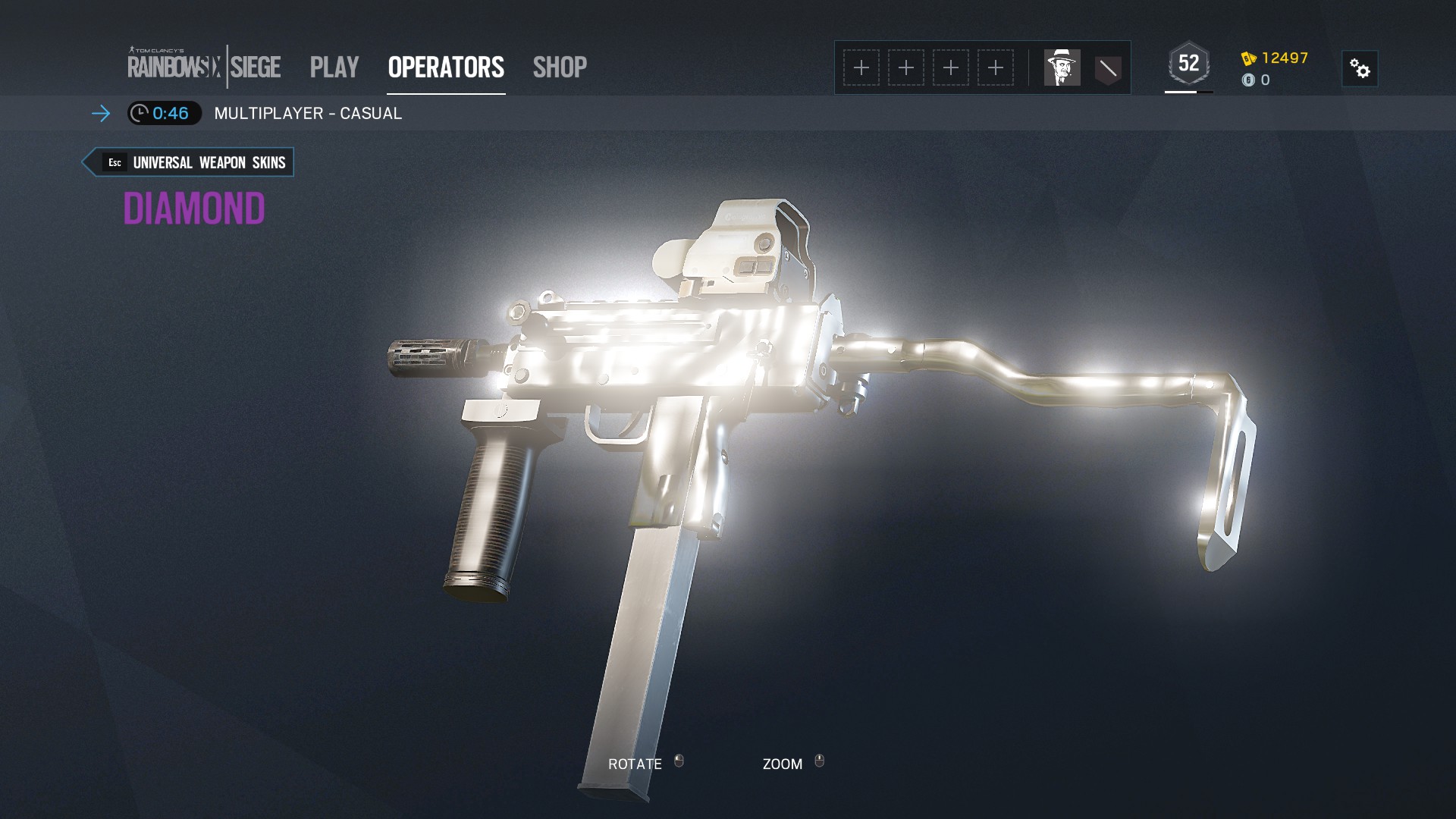Click the purple DIAMOND skin title
Screen dimensions: 1456x819
195,210
